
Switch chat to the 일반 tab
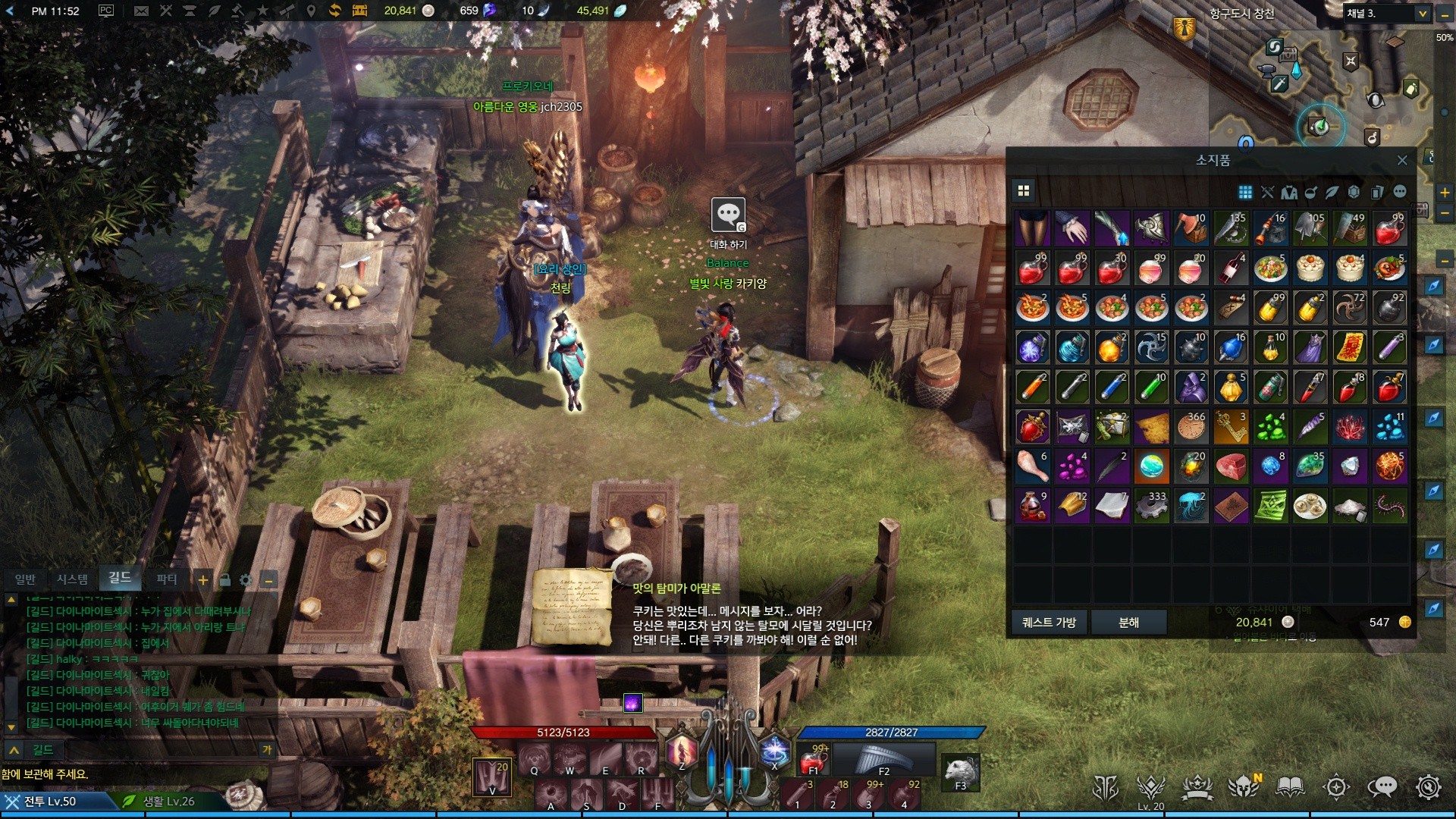[25, 579]
